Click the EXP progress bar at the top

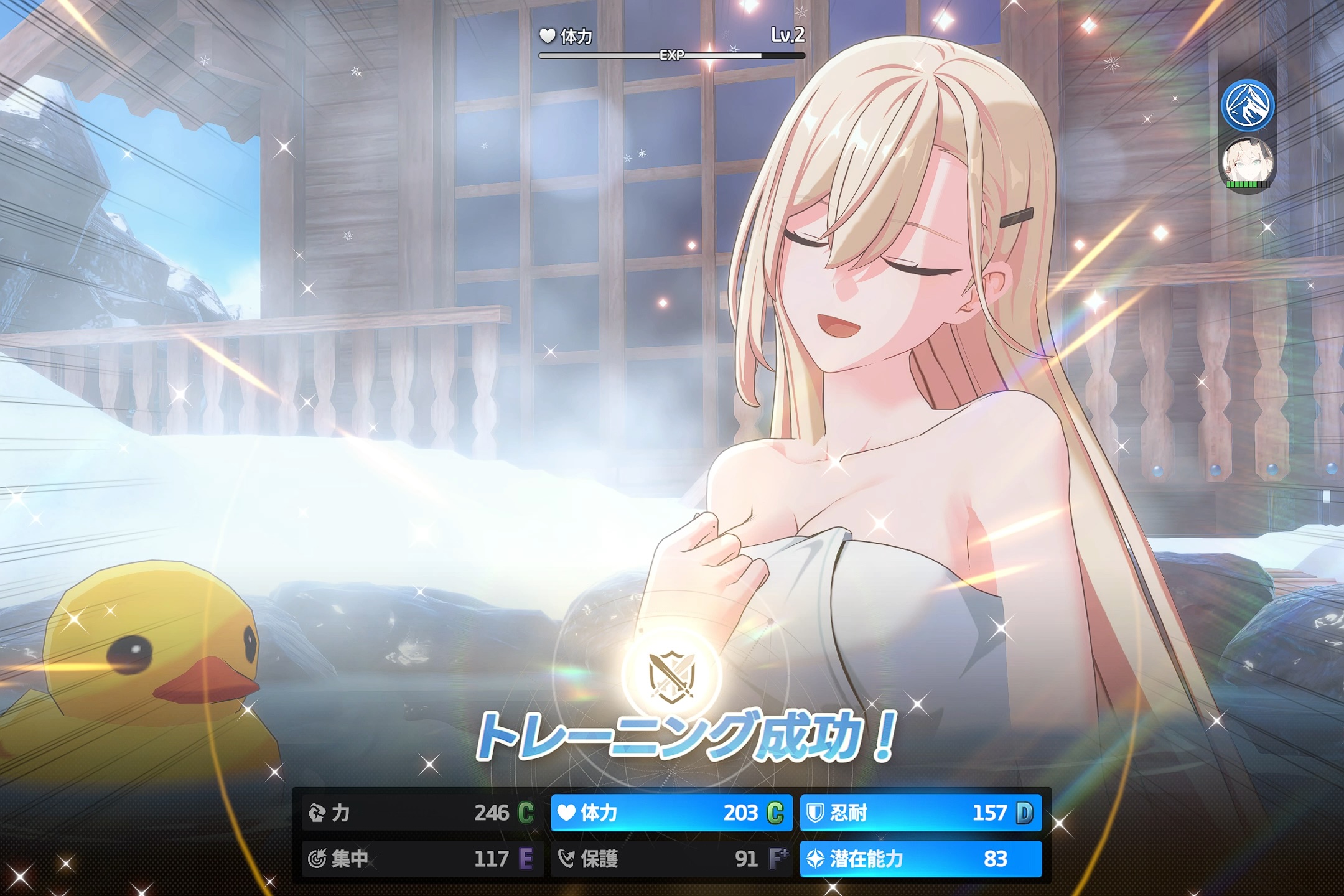(x=671, y=56)
